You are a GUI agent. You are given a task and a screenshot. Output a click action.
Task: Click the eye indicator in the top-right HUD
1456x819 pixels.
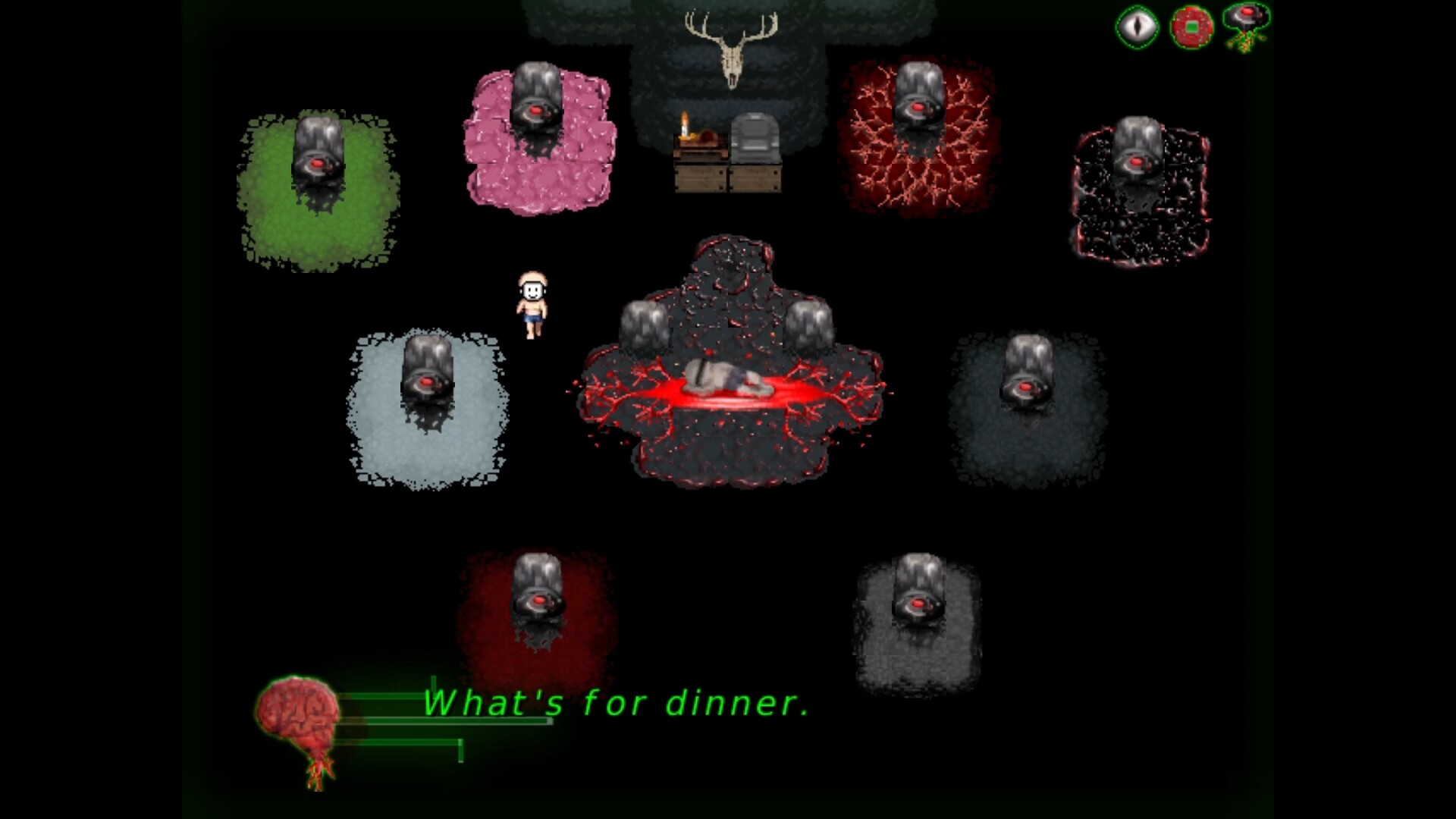1137,27
